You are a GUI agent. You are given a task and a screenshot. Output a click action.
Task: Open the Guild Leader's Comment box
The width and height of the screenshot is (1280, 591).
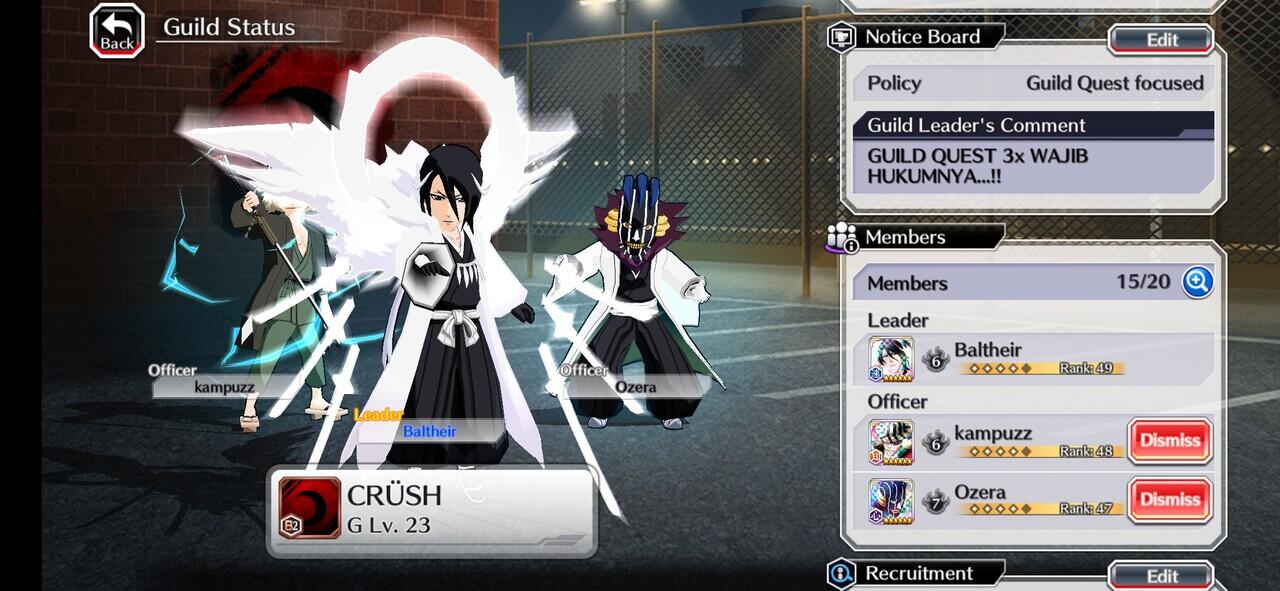(1032, 166)
